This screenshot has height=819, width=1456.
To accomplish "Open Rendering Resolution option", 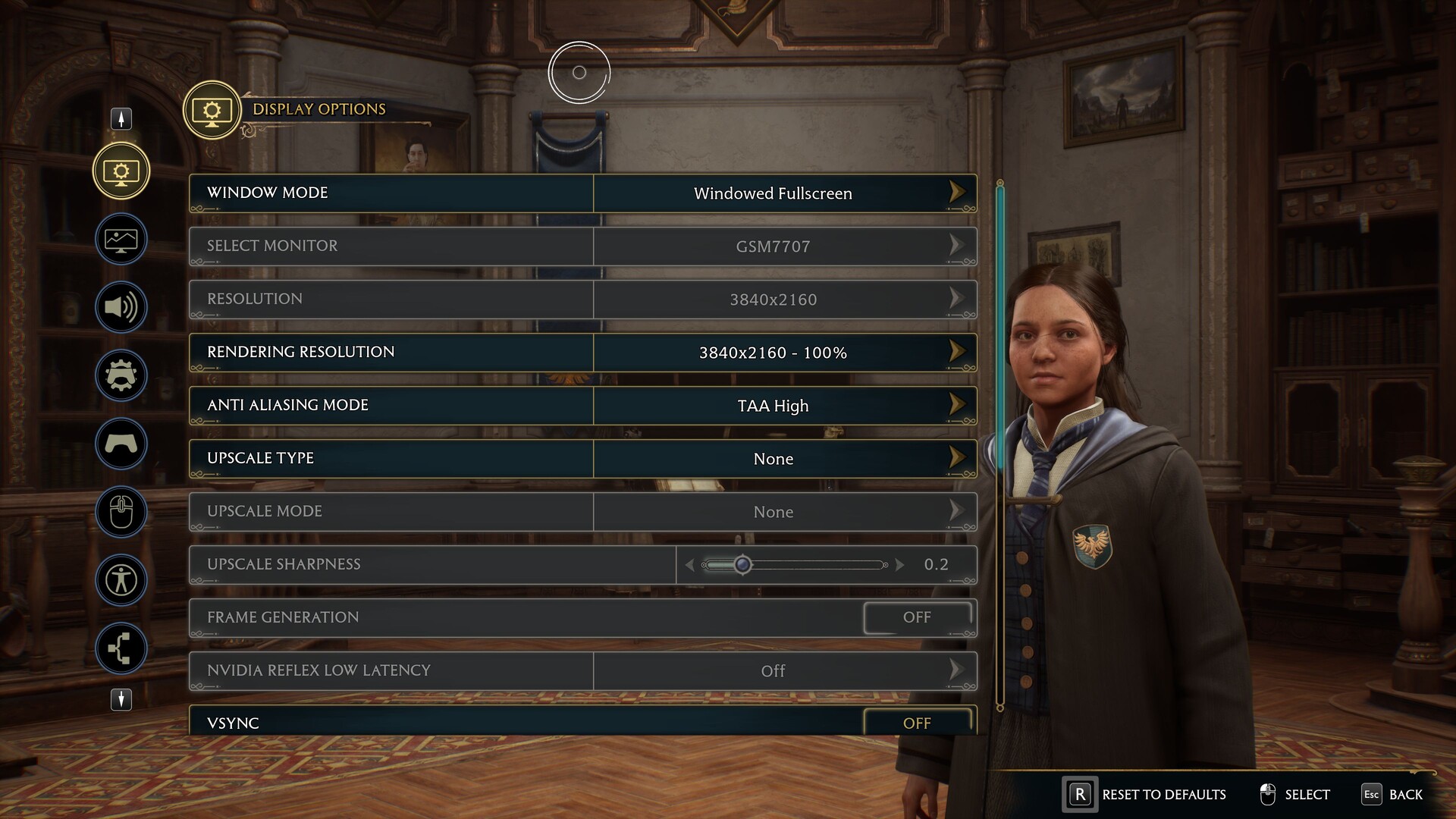I will pyautogui.click(x=773, y=353).
